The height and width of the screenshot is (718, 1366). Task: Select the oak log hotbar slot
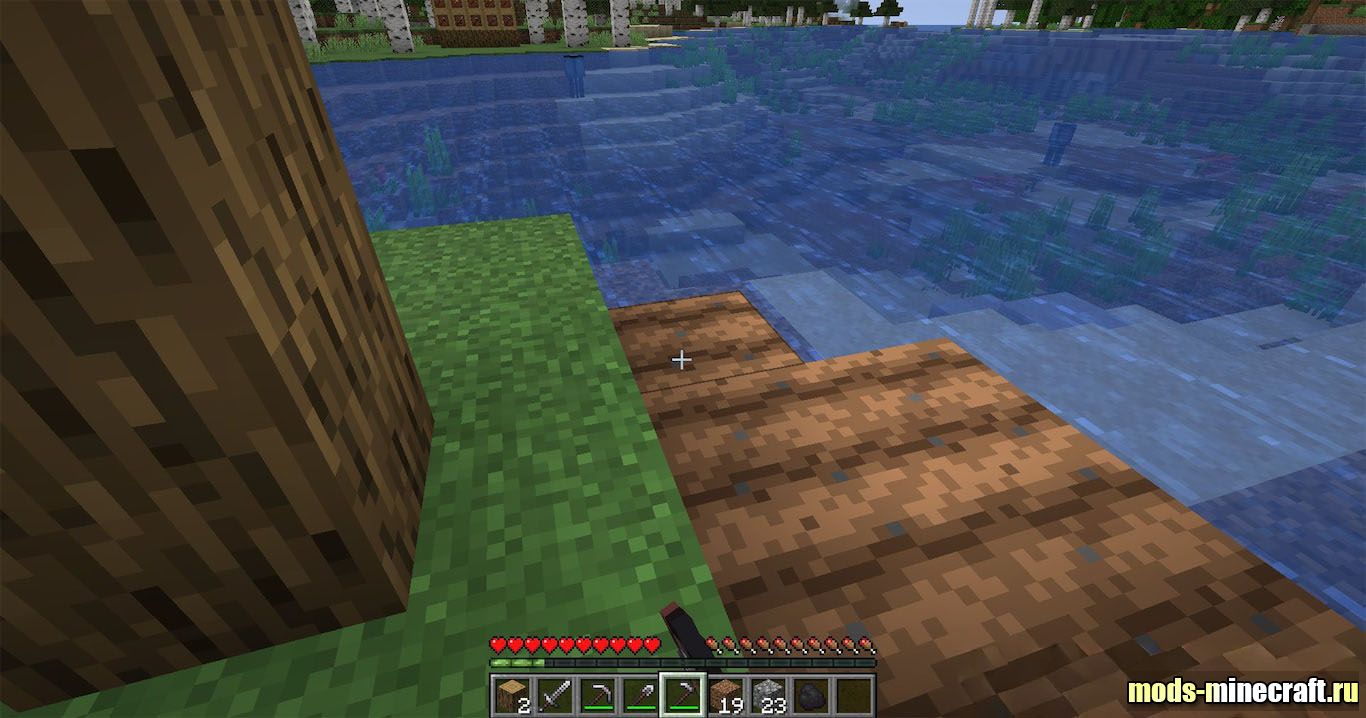[510, 694]
